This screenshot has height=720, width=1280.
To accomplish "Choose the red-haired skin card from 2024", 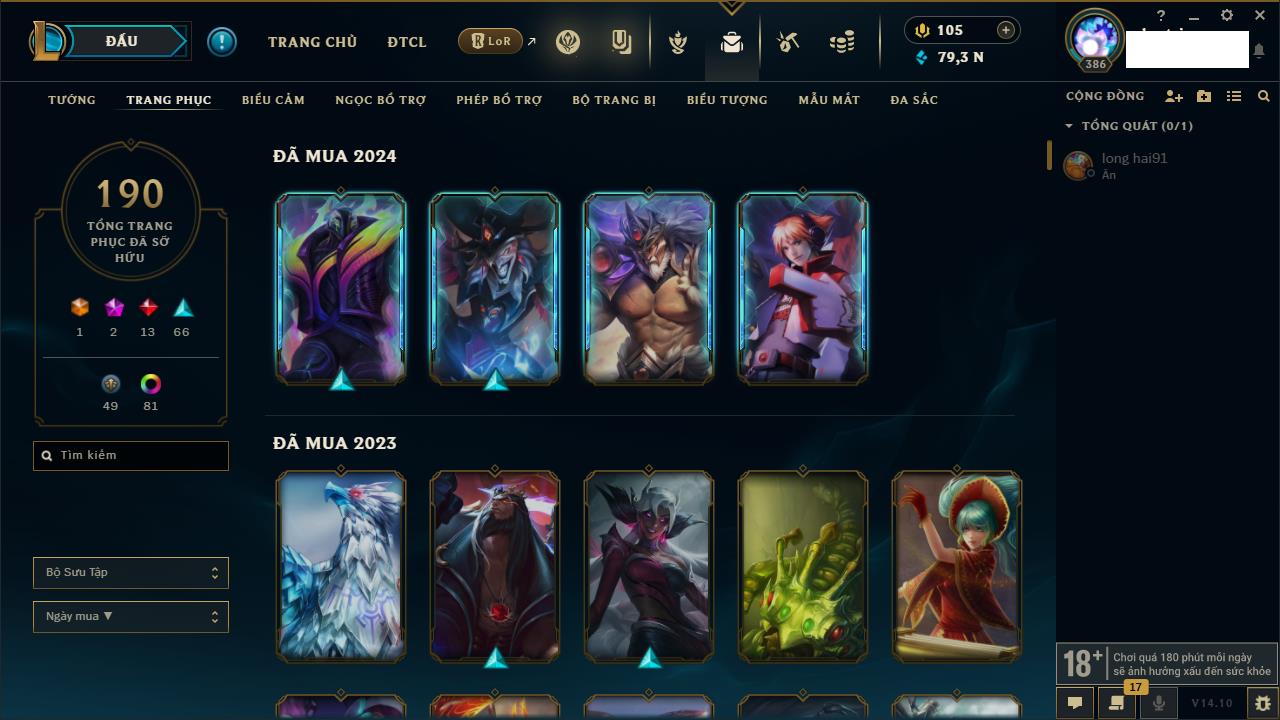I will click(x=803, y=288).
